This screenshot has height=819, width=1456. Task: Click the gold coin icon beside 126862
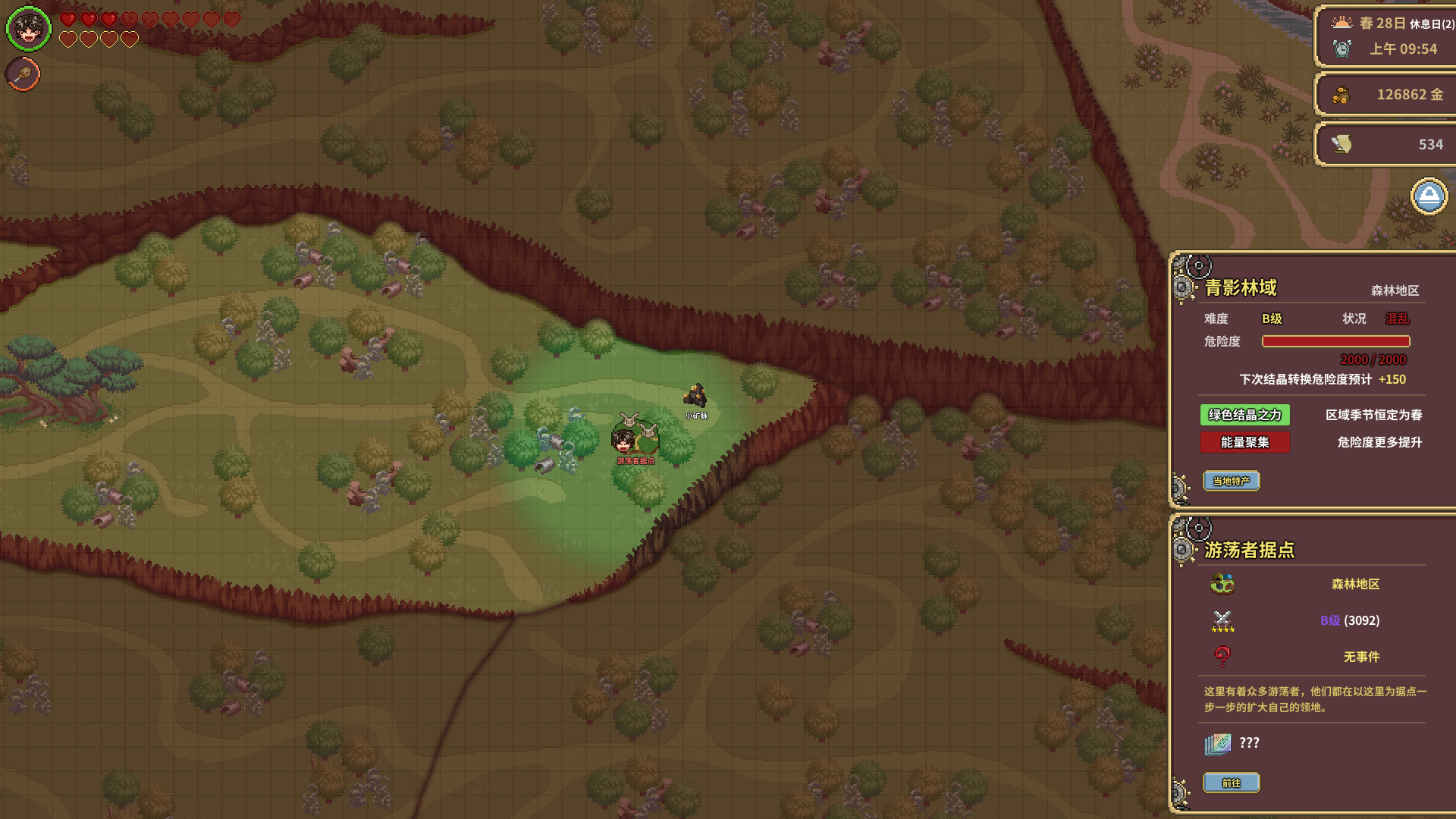point(1341,95)
